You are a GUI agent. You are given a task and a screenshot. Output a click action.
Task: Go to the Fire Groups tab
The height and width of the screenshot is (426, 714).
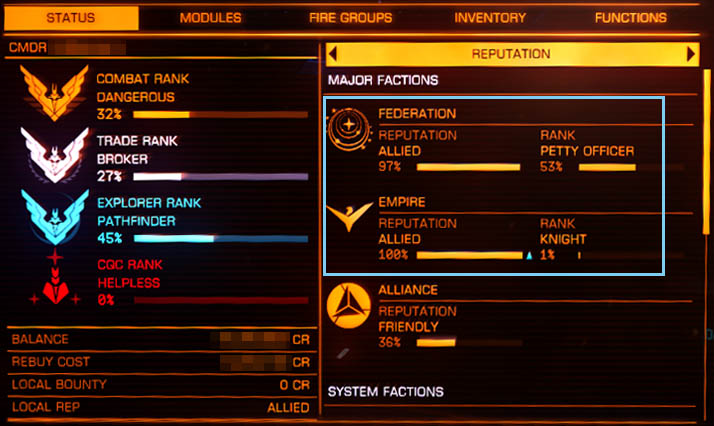click(x=350, y=17)
